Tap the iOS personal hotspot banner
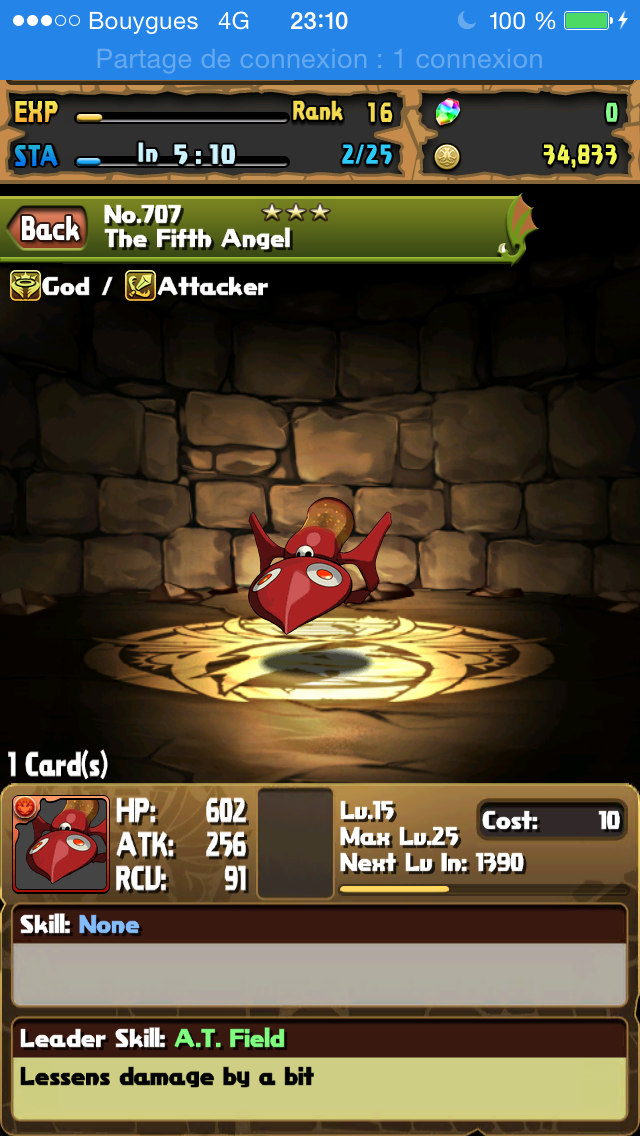The image size is (640, 1136). tap(320, 59)
